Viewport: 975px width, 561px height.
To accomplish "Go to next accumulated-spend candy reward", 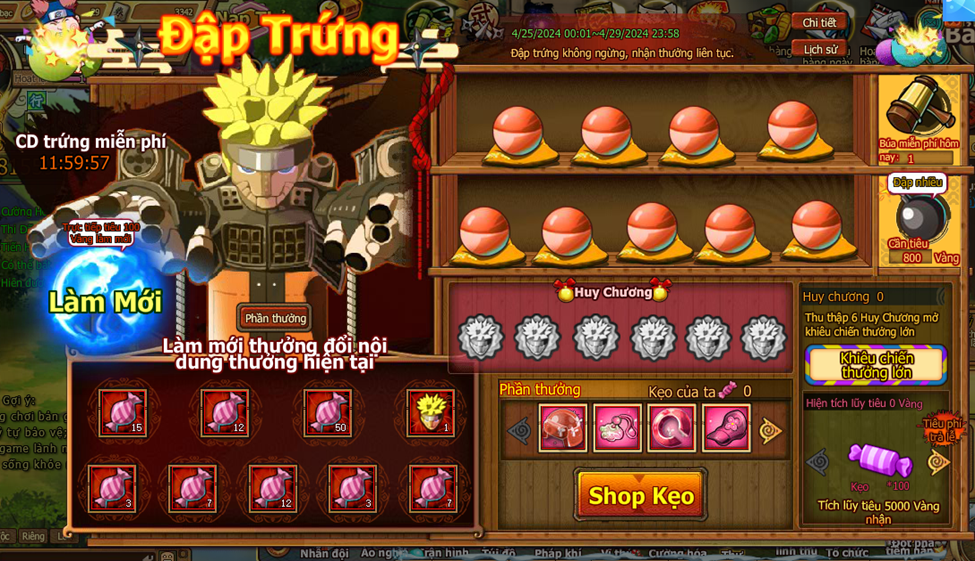I will tap(937, 462).
